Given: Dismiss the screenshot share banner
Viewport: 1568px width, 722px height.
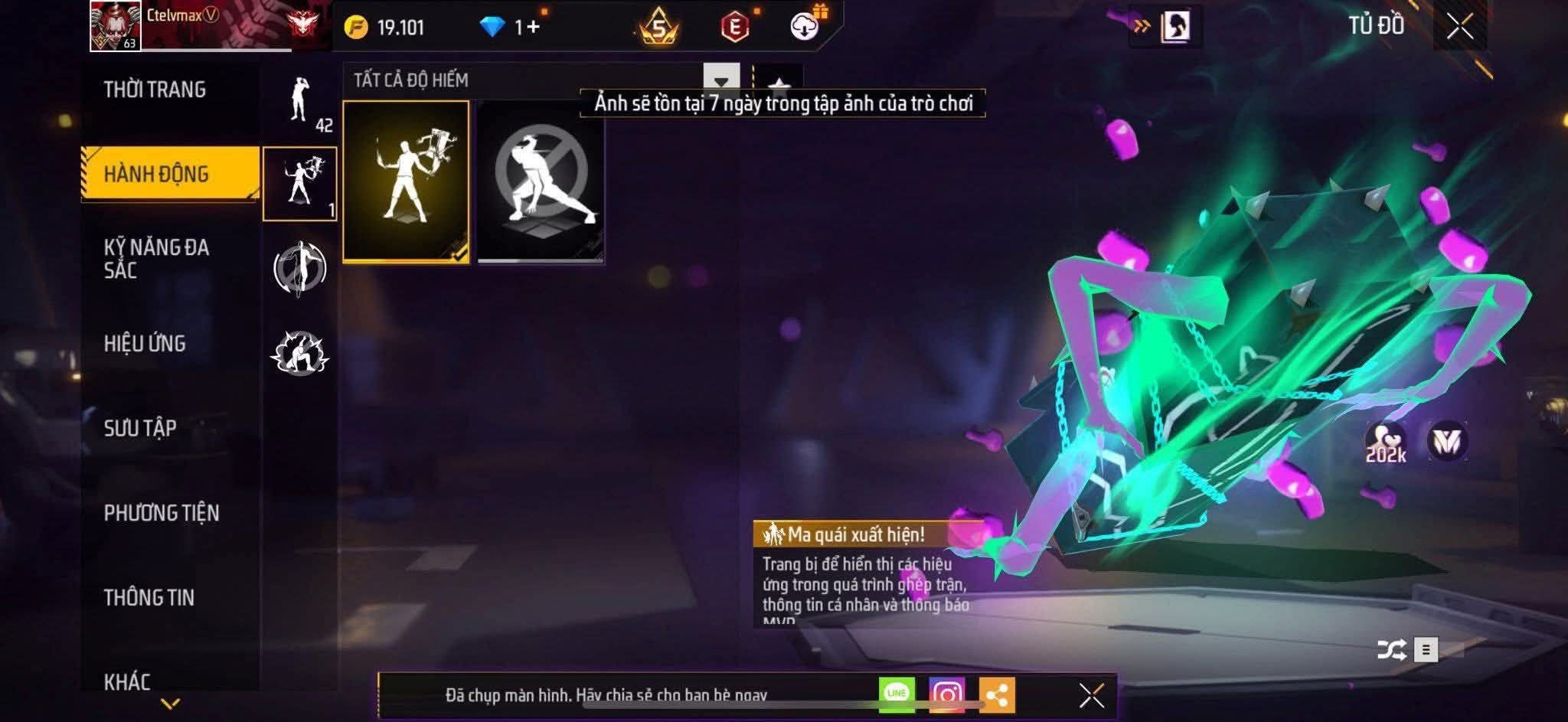Looking at the screenshot, I should 1091,695.
